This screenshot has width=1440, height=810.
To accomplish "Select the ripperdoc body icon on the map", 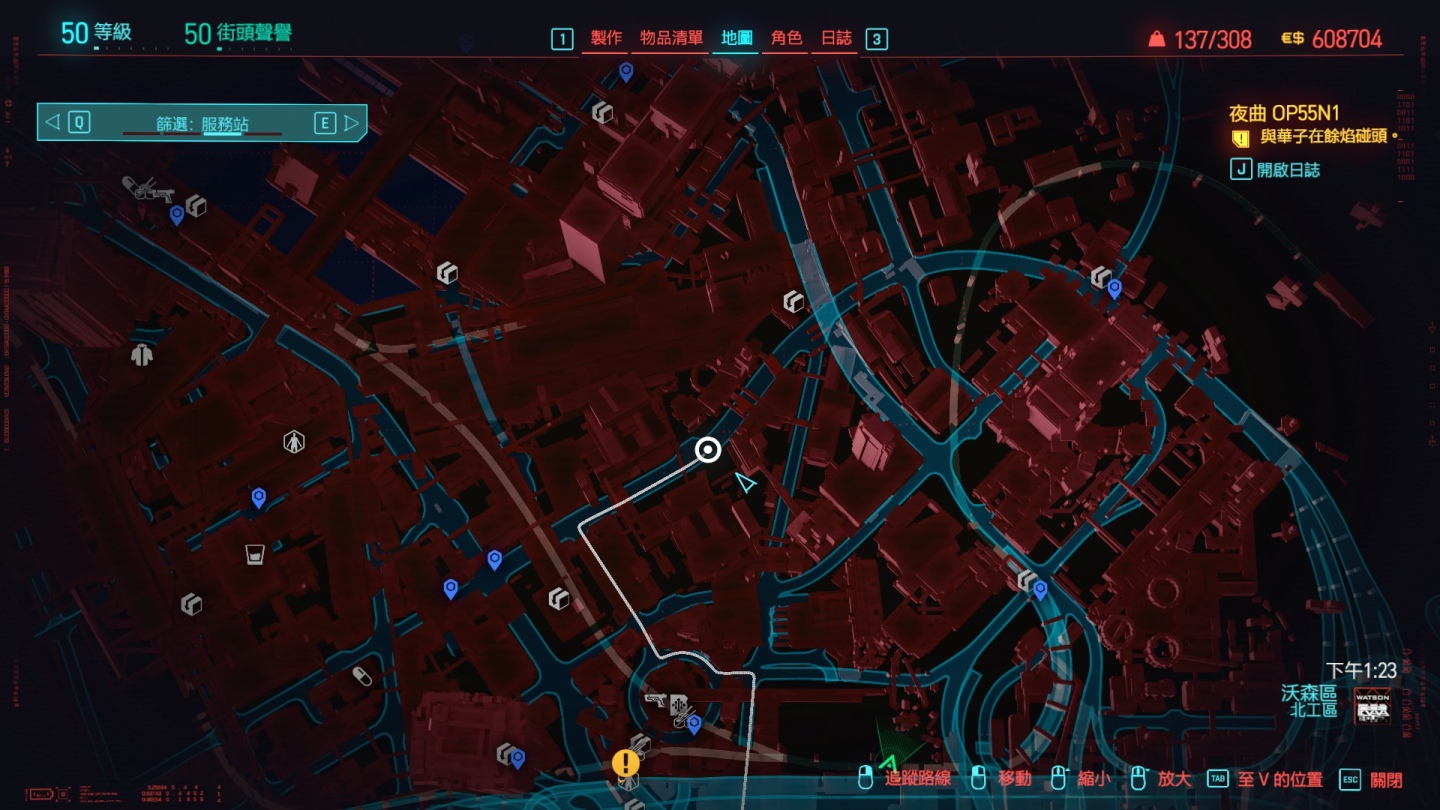I will tap(293, 440).
